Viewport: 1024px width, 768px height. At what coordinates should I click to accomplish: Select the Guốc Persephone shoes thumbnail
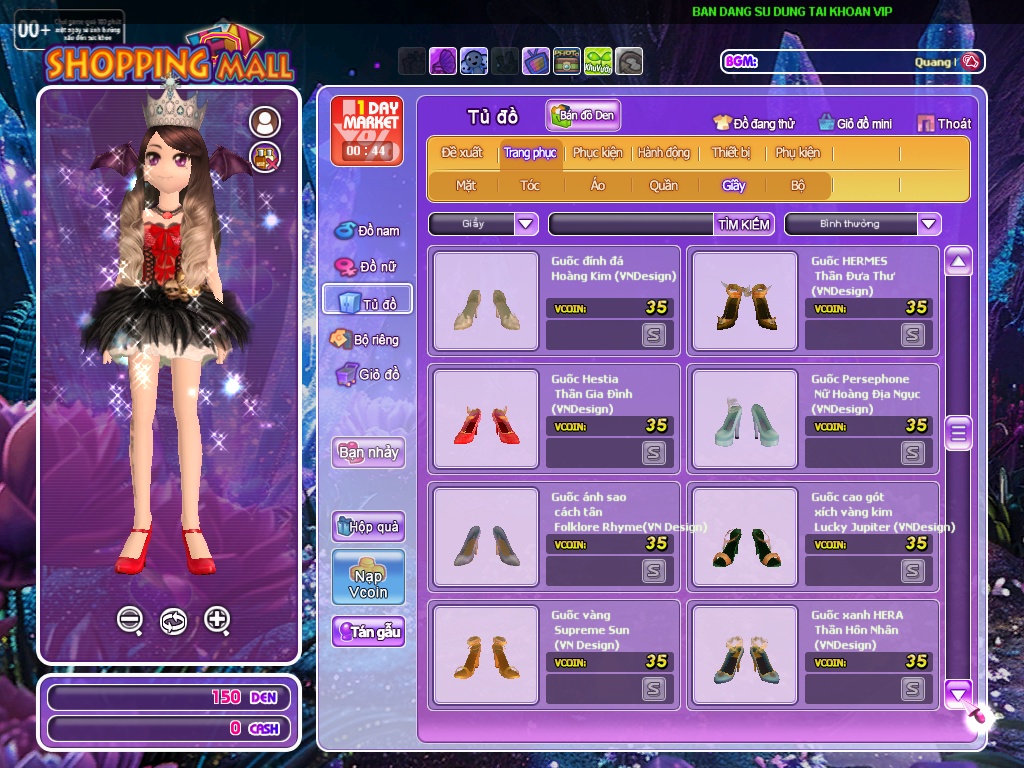pos(745,419)
